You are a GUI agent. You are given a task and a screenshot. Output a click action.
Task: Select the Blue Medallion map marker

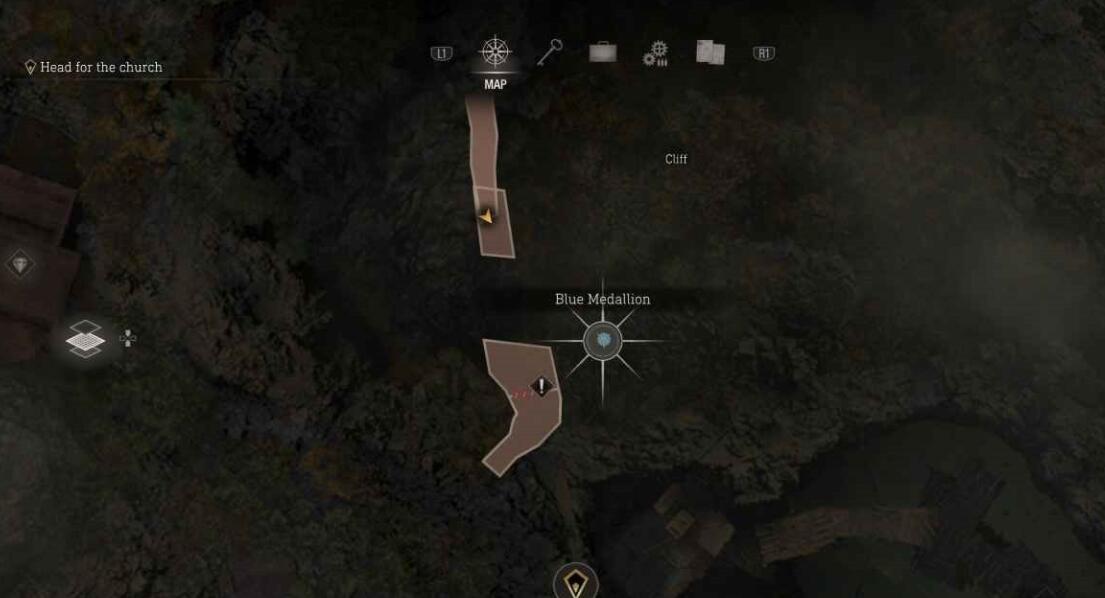[x=602, y=342]
